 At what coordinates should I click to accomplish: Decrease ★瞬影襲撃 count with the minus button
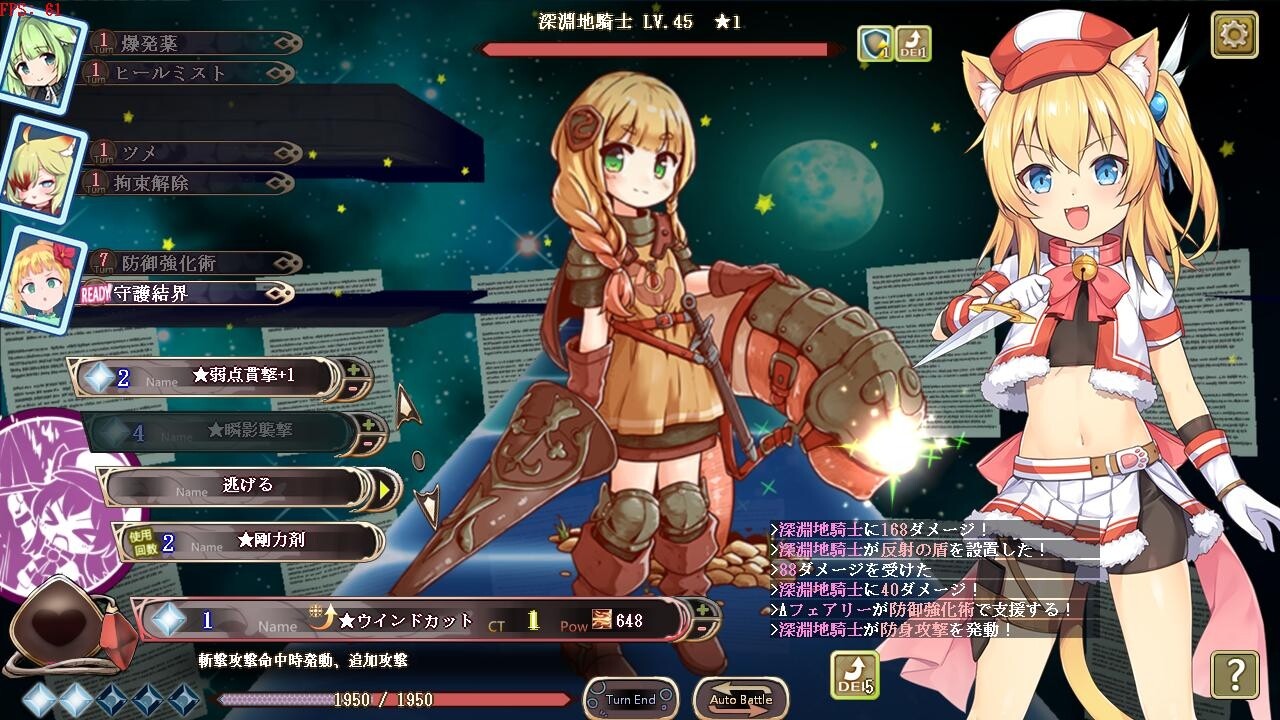(368, 443)
